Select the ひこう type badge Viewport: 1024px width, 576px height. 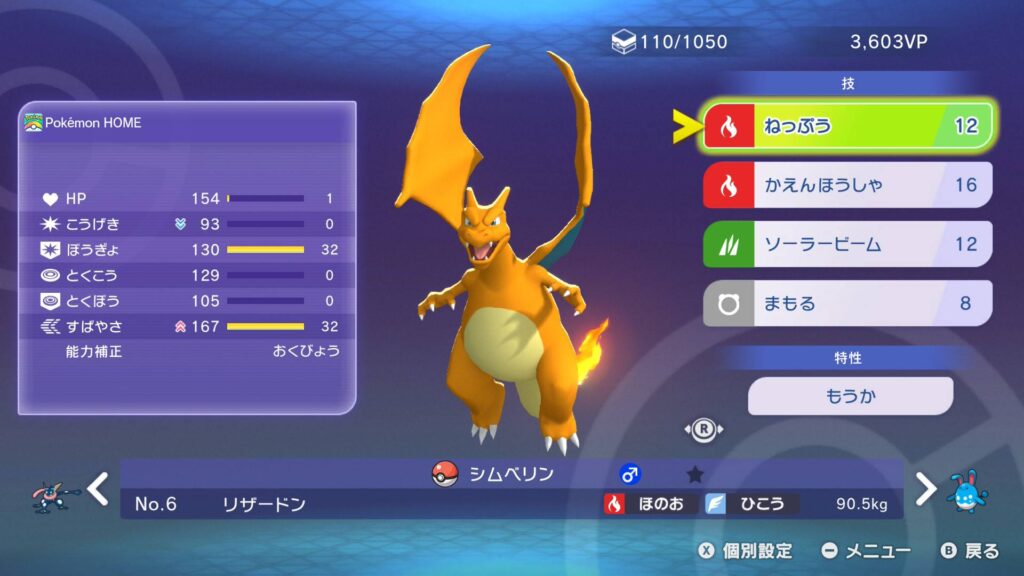[x=750, y=504]
